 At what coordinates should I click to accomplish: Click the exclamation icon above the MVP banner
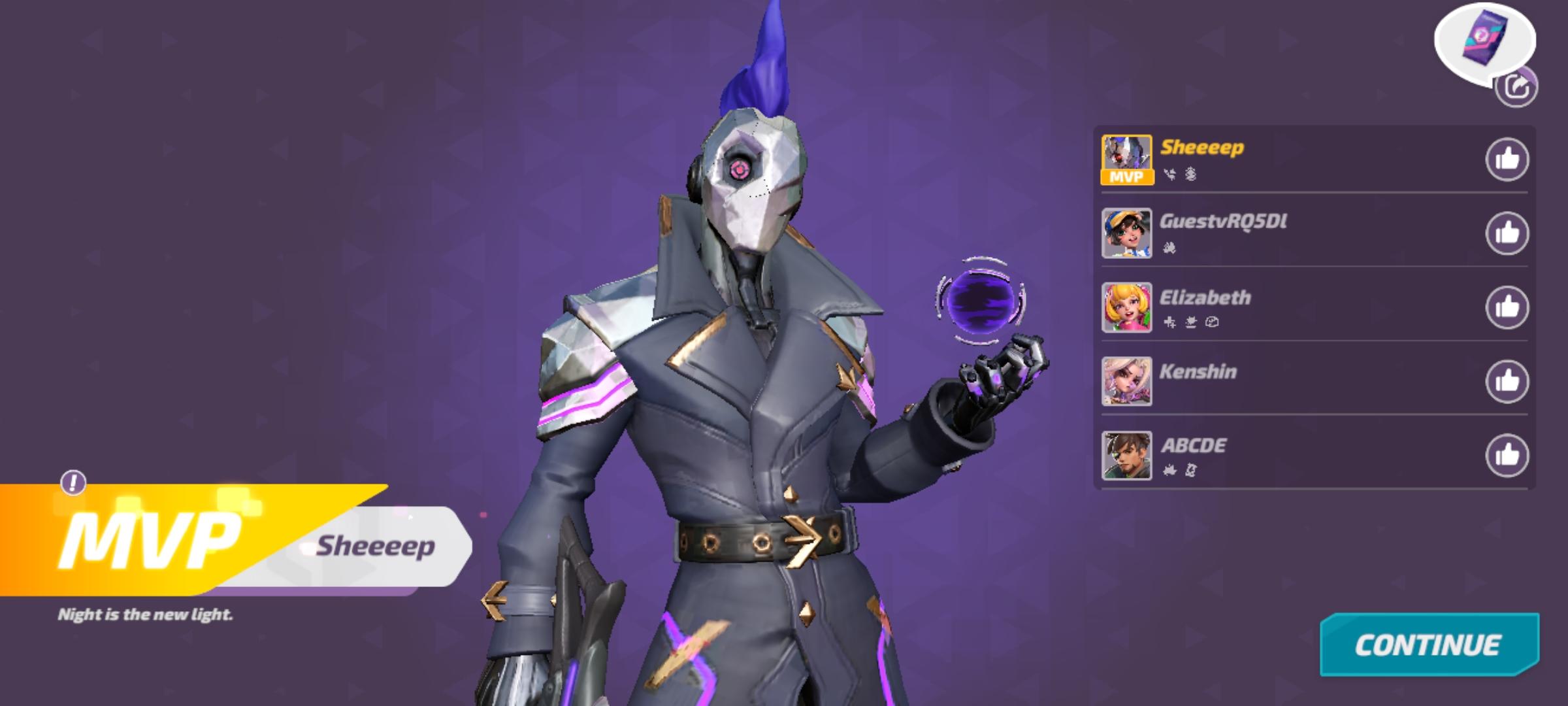[74, 484]
